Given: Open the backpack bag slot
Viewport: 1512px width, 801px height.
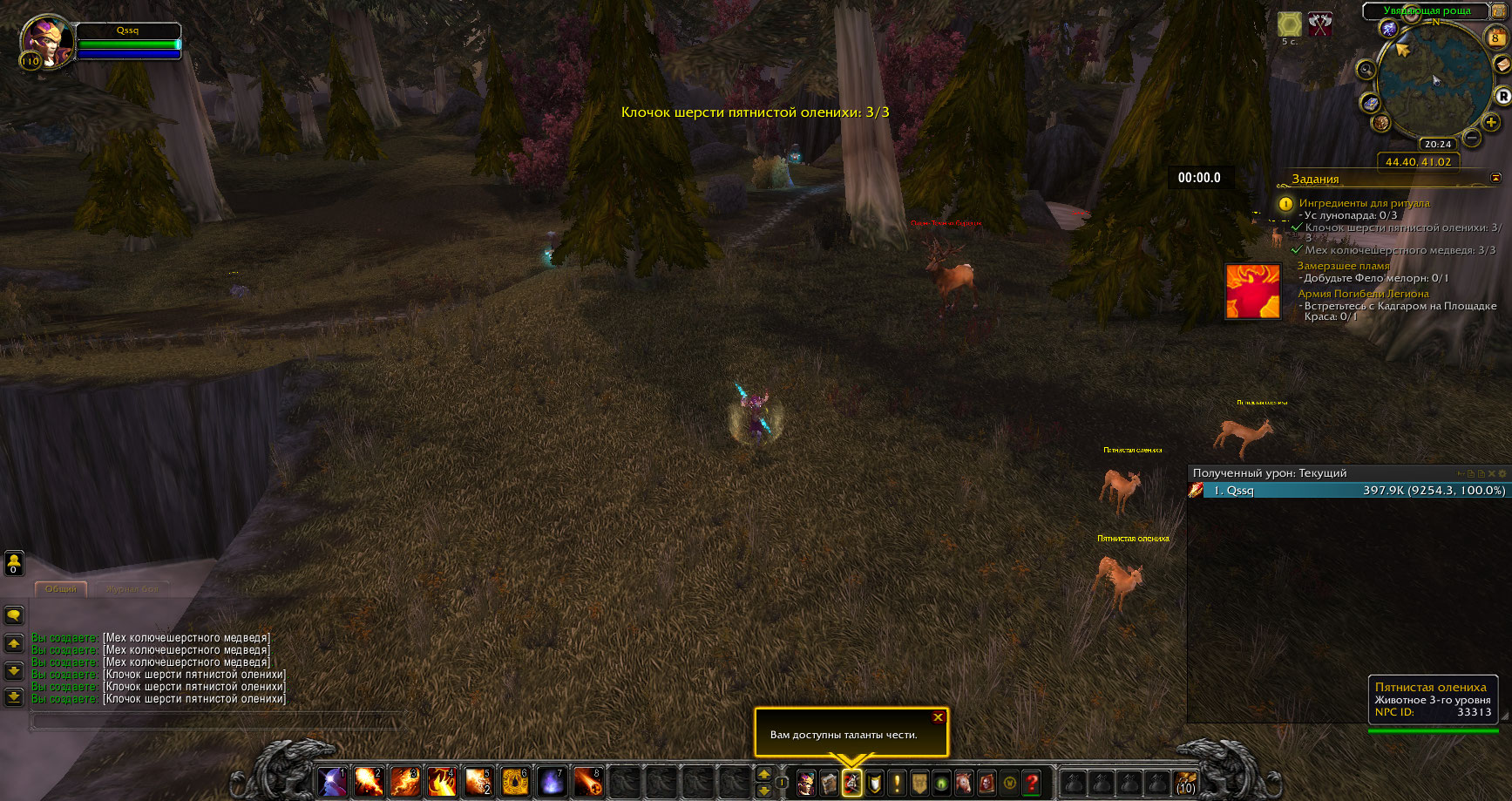Looking at the screenshot, I should tap(1185, 783).
